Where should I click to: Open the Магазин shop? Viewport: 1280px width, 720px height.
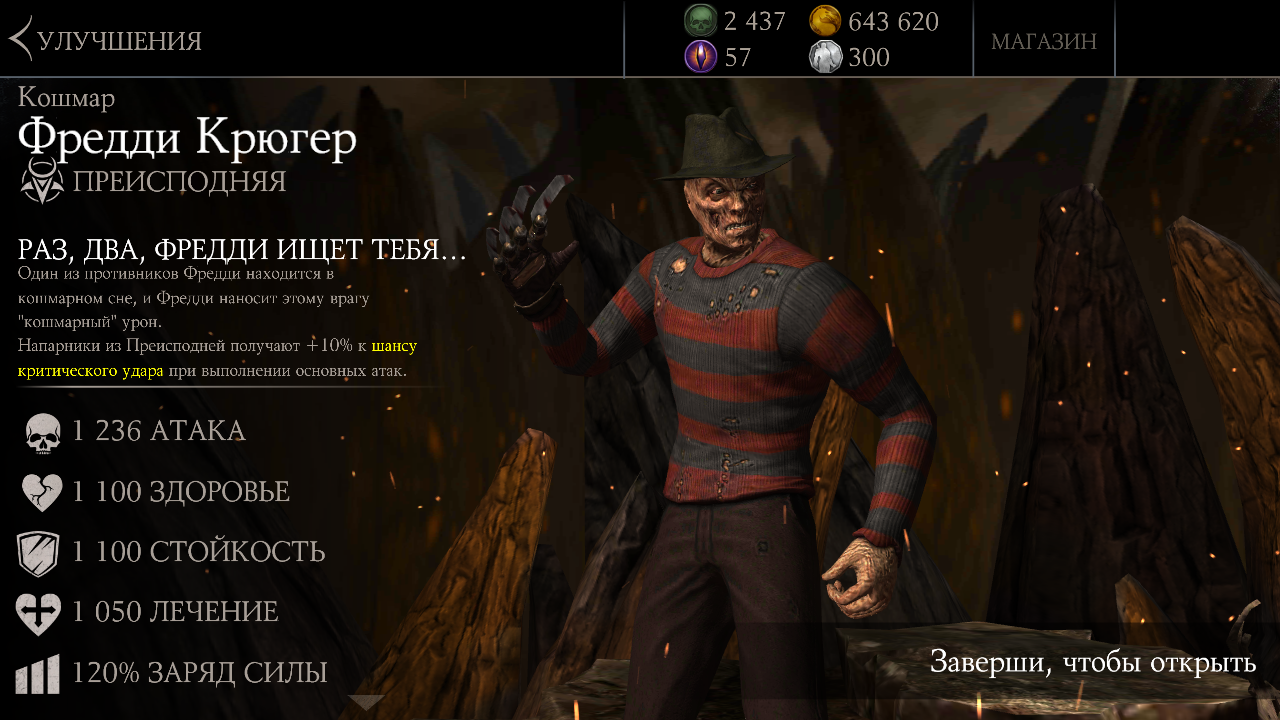point(1043,41)
